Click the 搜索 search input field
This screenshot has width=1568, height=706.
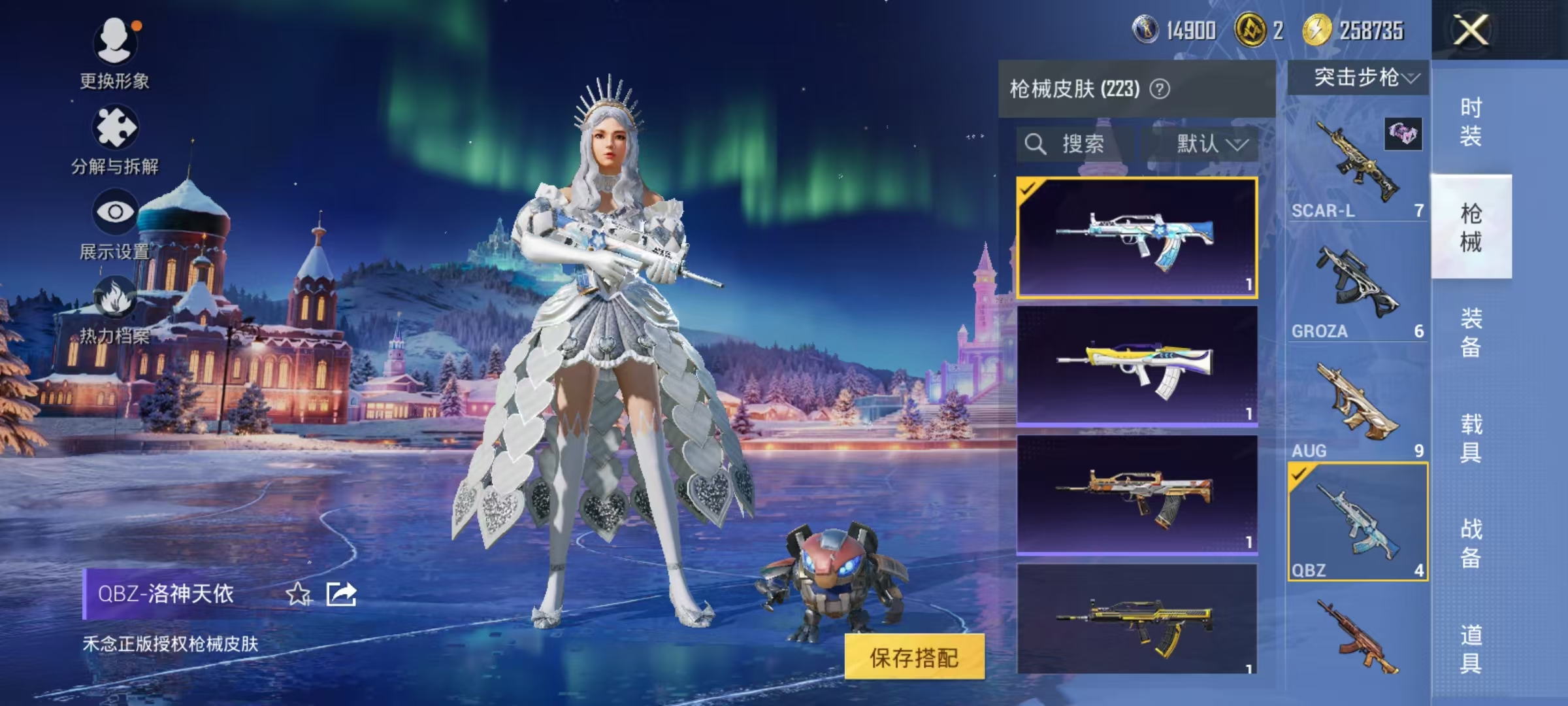point(1085,144)
